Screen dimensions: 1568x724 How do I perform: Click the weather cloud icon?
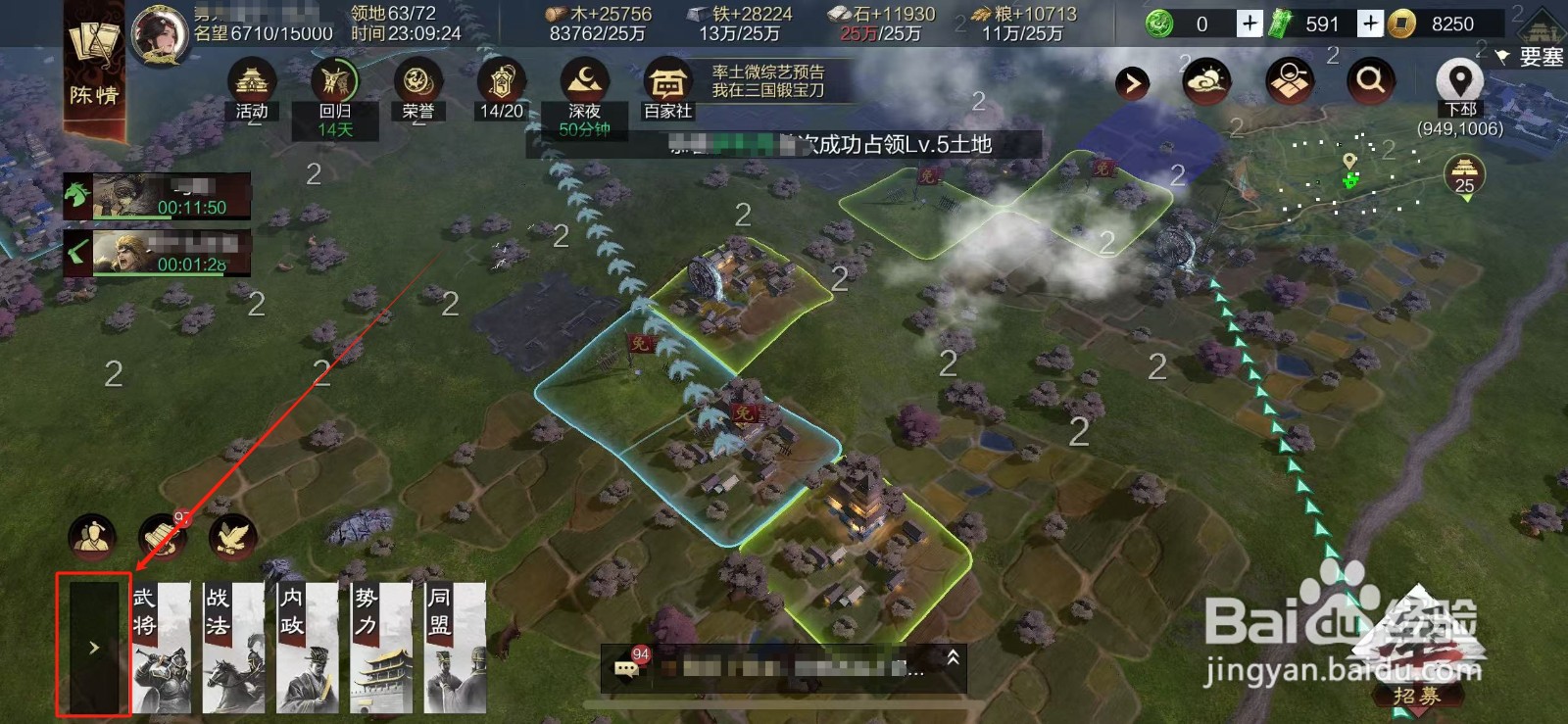click(x=1207, y=83)
